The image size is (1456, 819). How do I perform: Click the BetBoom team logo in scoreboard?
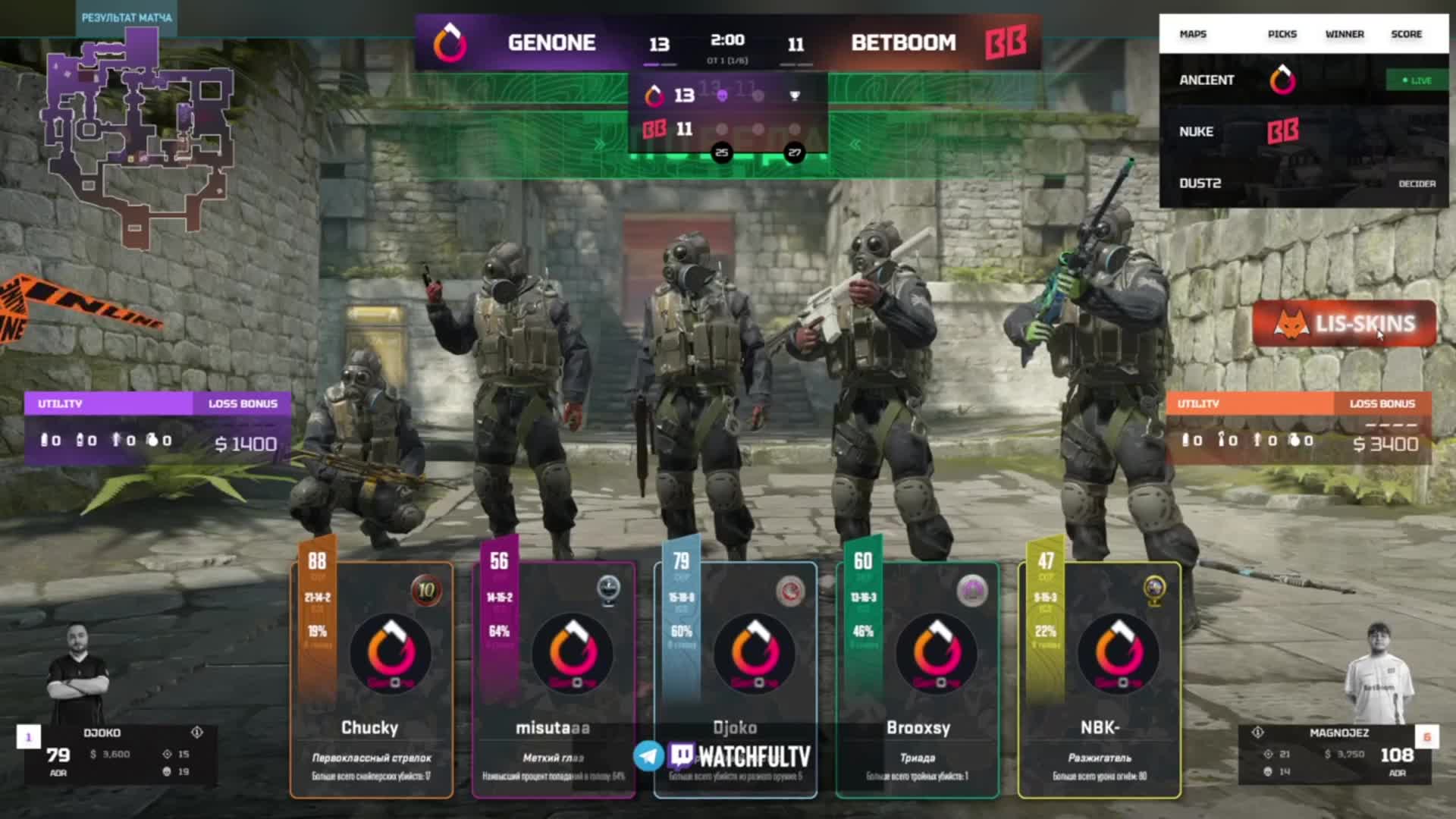pyautogui.click(x=1006, y=42)
